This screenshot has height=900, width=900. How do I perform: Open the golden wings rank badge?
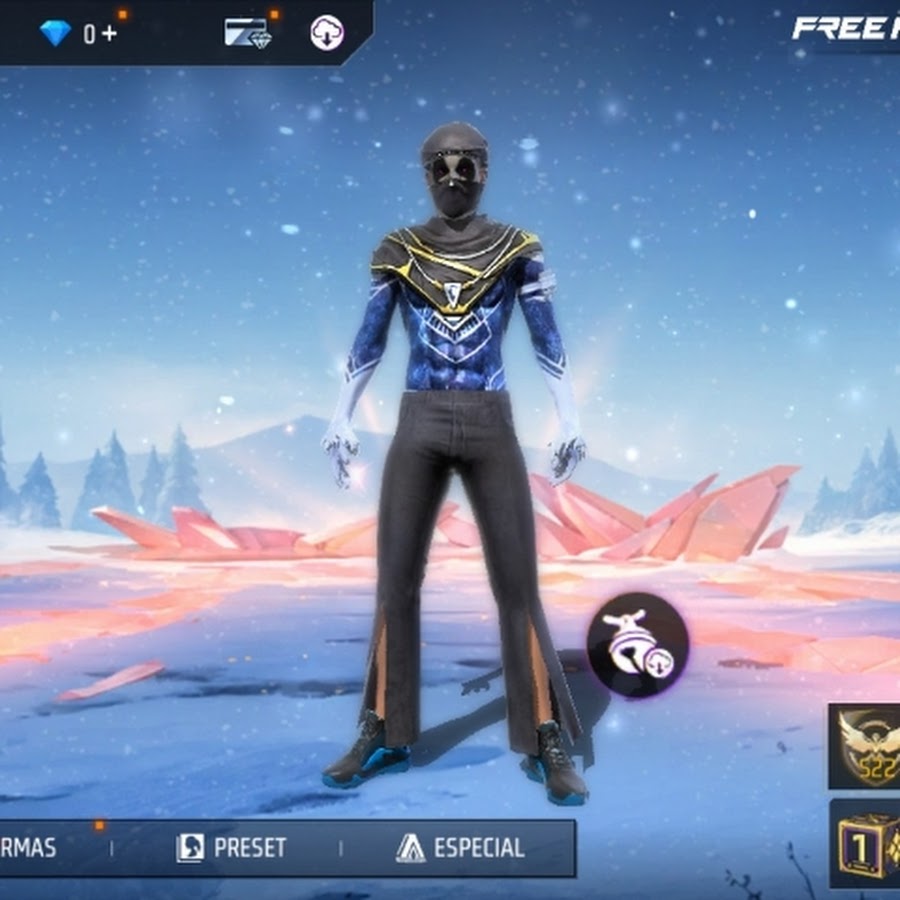point(867,746)
